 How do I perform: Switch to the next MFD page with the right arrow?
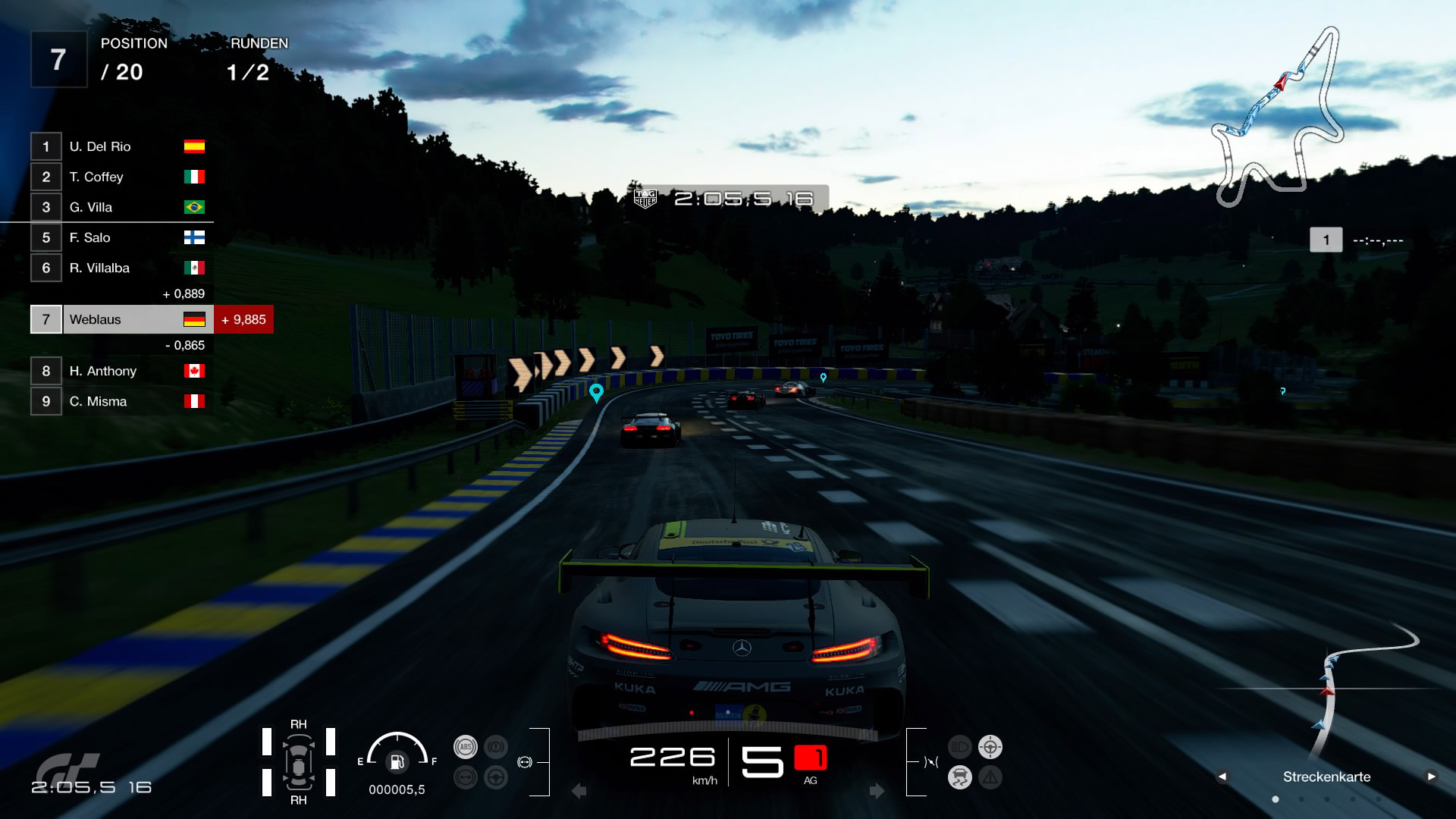click(1431, 777)
